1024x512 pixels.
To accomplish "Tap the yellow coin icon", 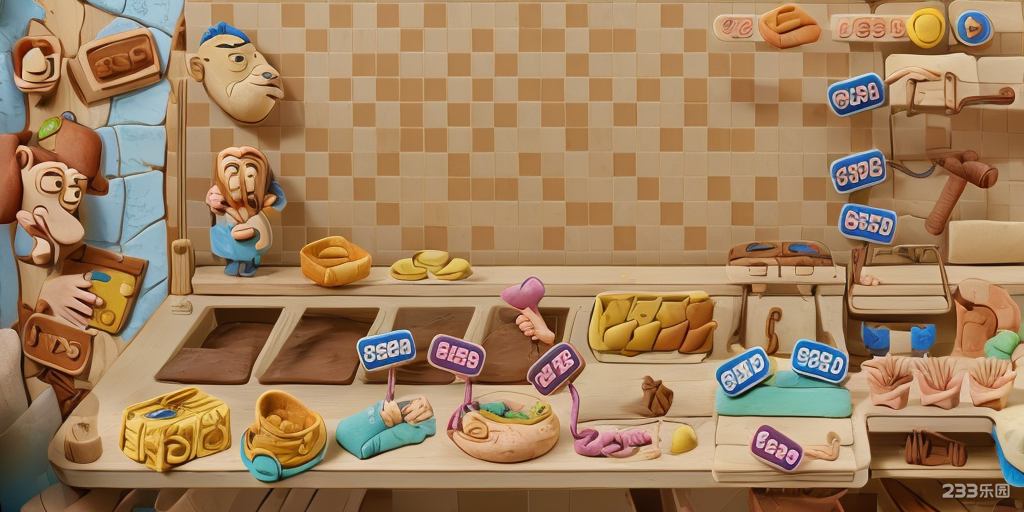I will point(926,28).
